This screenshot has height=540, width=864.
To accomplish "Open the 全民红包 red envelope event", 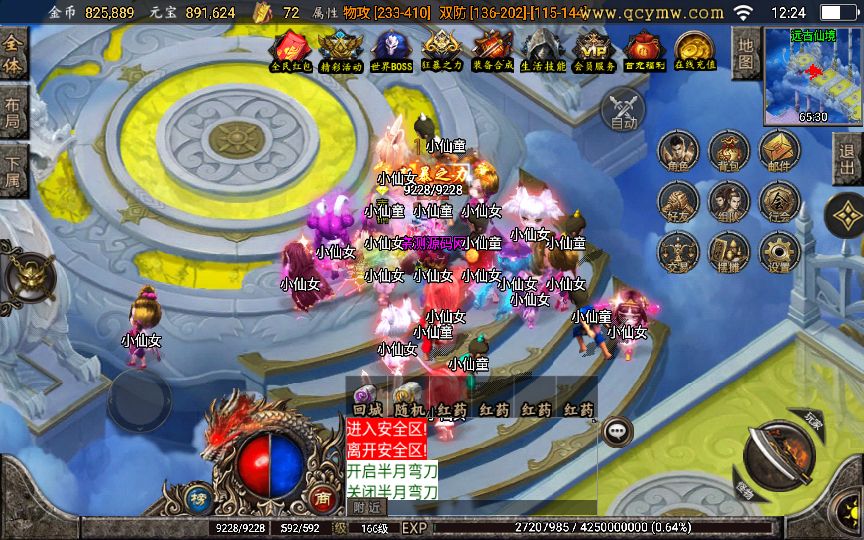I will [x=290, y=50].
